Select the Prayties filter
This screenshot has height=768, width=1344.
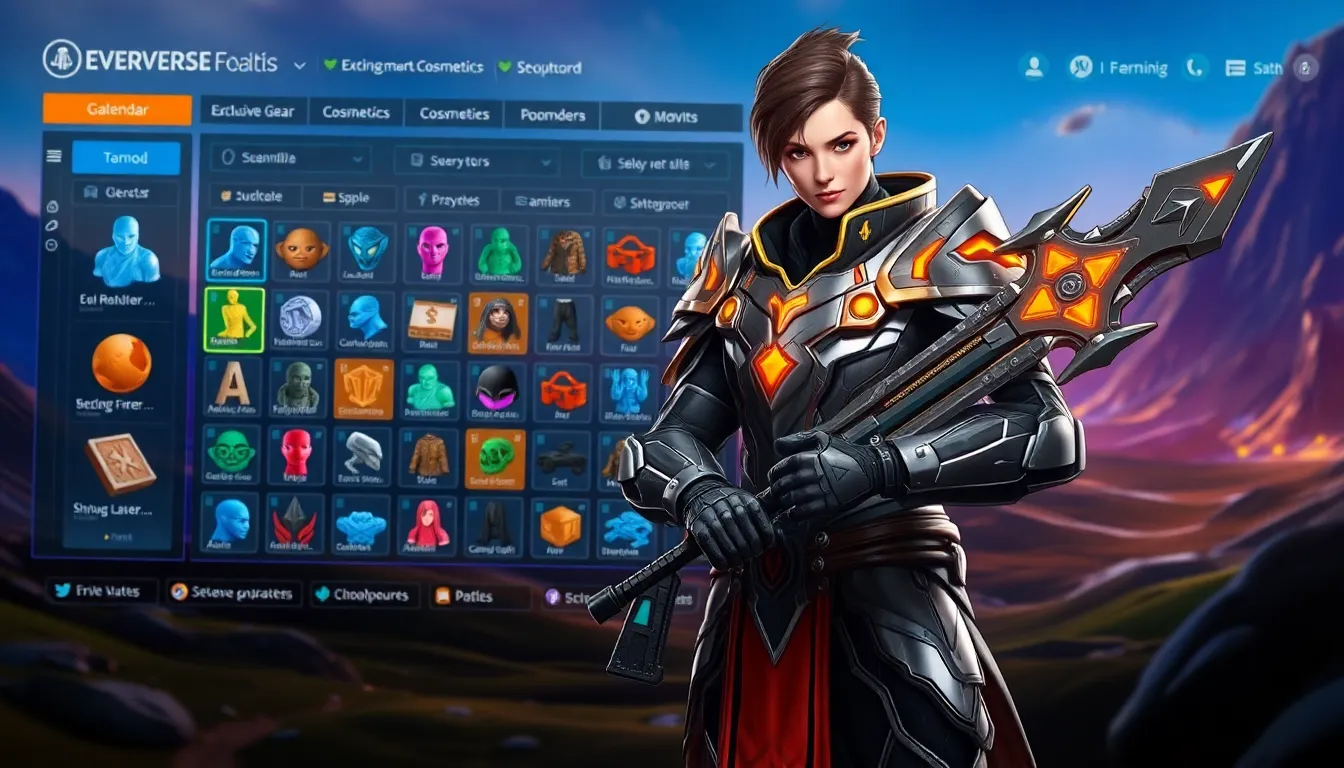[449, 200]
